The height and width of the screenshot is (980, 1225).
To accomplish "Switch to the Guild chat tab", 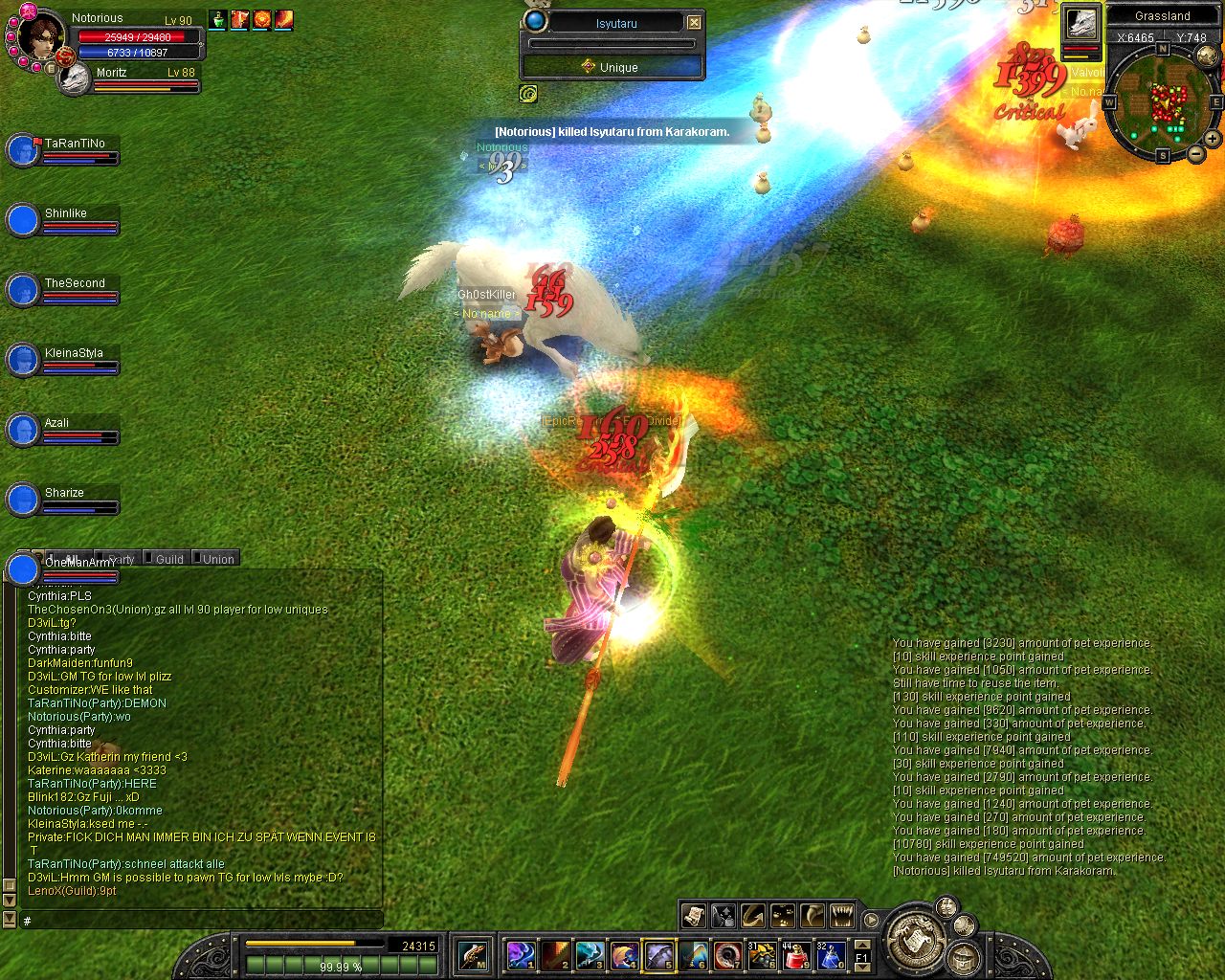I will pyautogui.click(x=168, y=559).
